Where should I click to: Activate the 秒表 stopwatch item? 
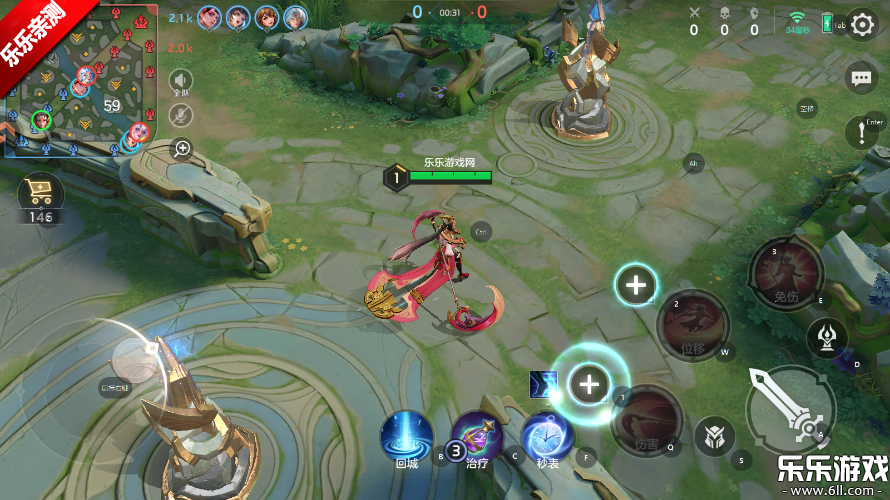tap(547, 437)
